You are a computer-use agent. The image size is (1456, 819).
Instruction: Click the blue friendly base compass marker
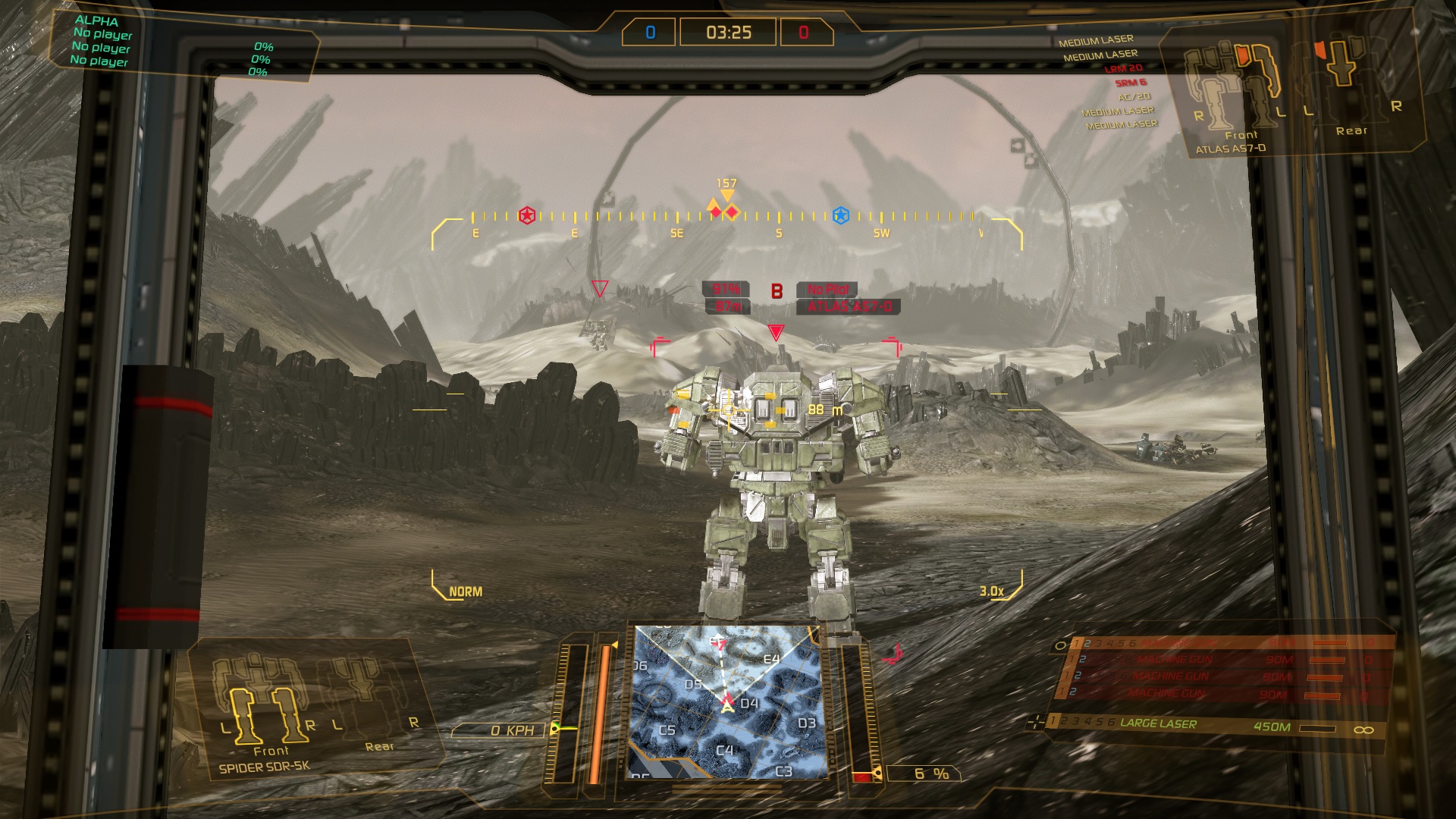click(x=840, y=216)
